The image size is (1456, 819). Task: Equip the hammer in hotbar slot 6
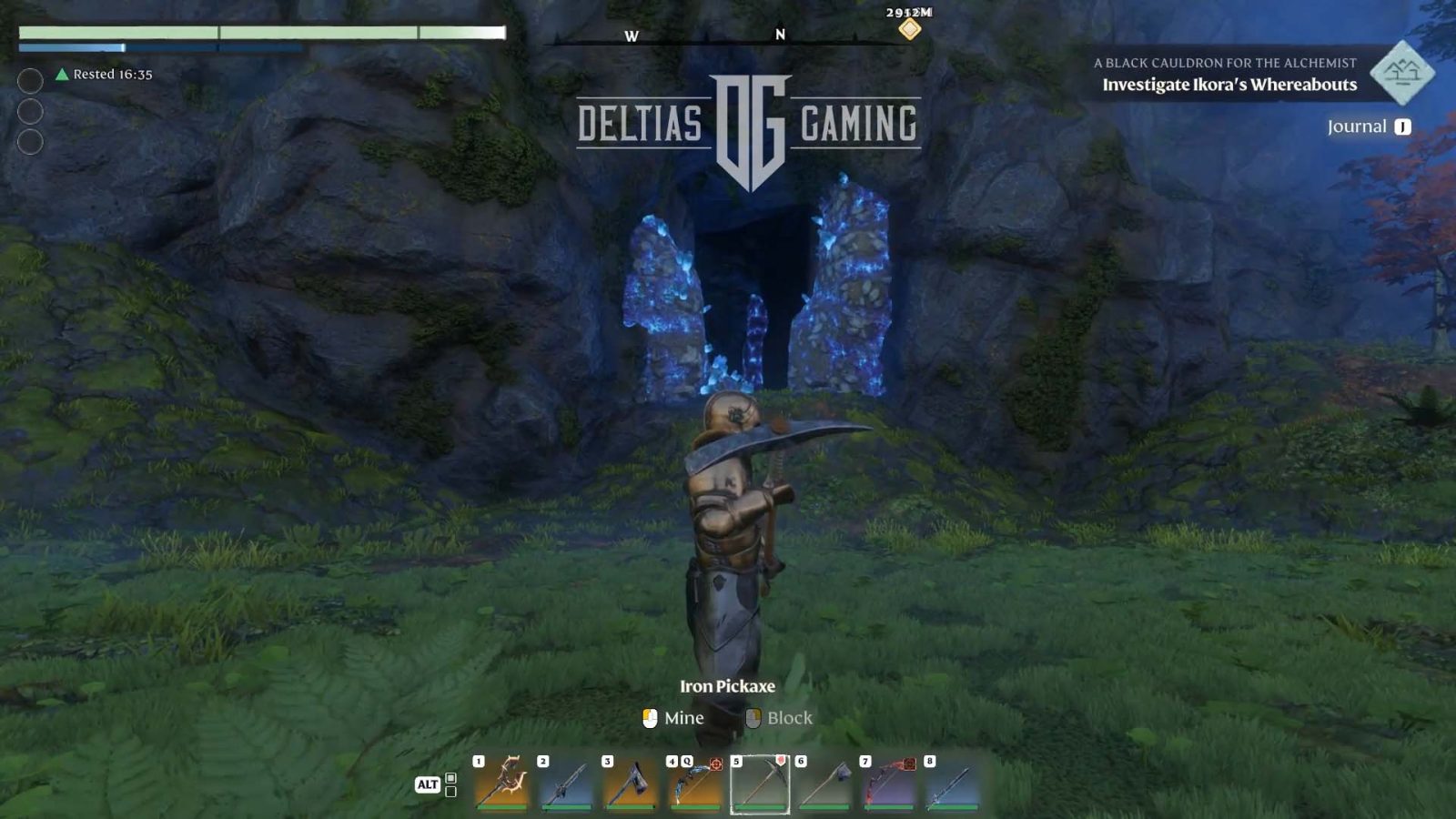pos(824,784)
